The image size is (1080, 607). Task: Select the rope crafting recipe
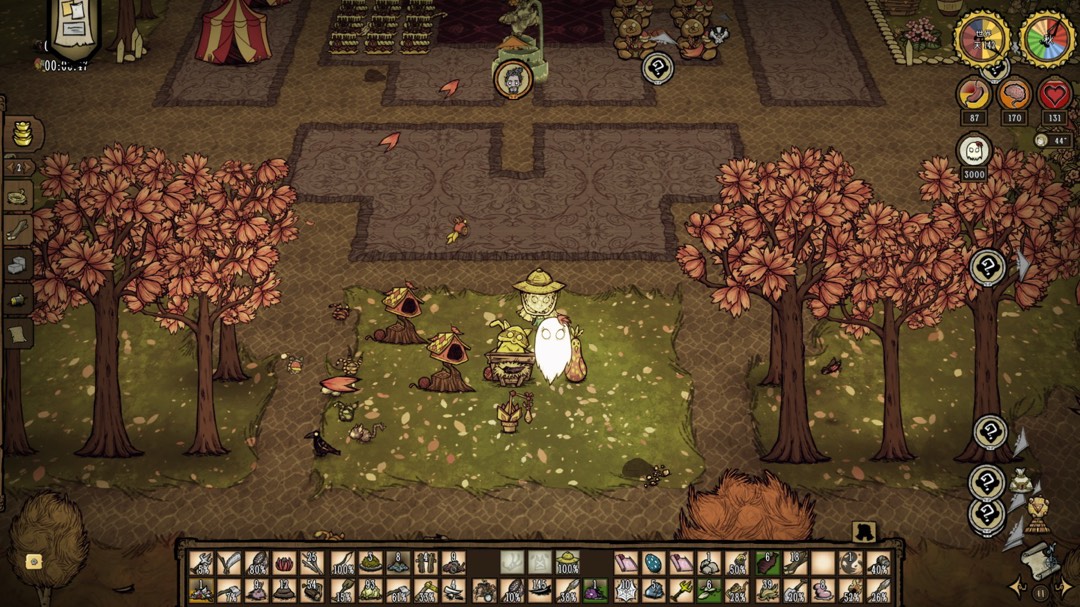18,198
